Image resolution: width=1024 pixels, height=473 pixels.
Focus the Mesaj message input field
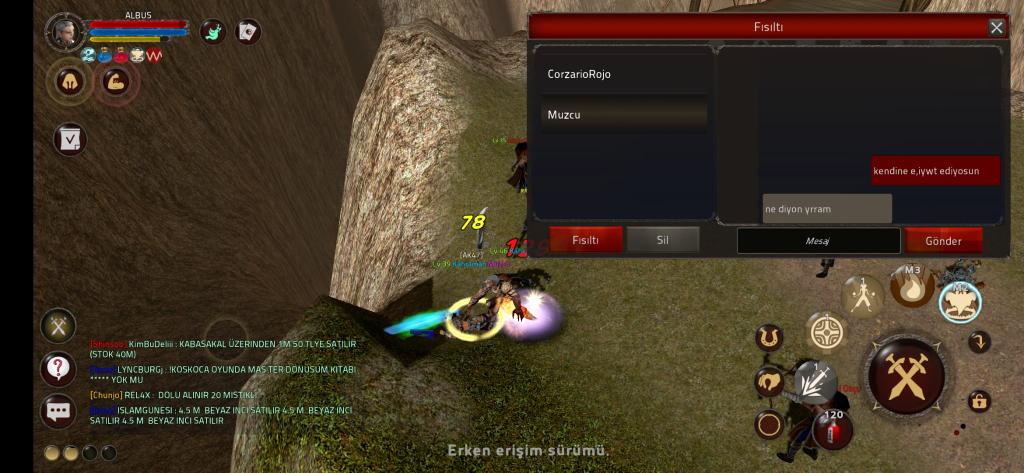818,241
